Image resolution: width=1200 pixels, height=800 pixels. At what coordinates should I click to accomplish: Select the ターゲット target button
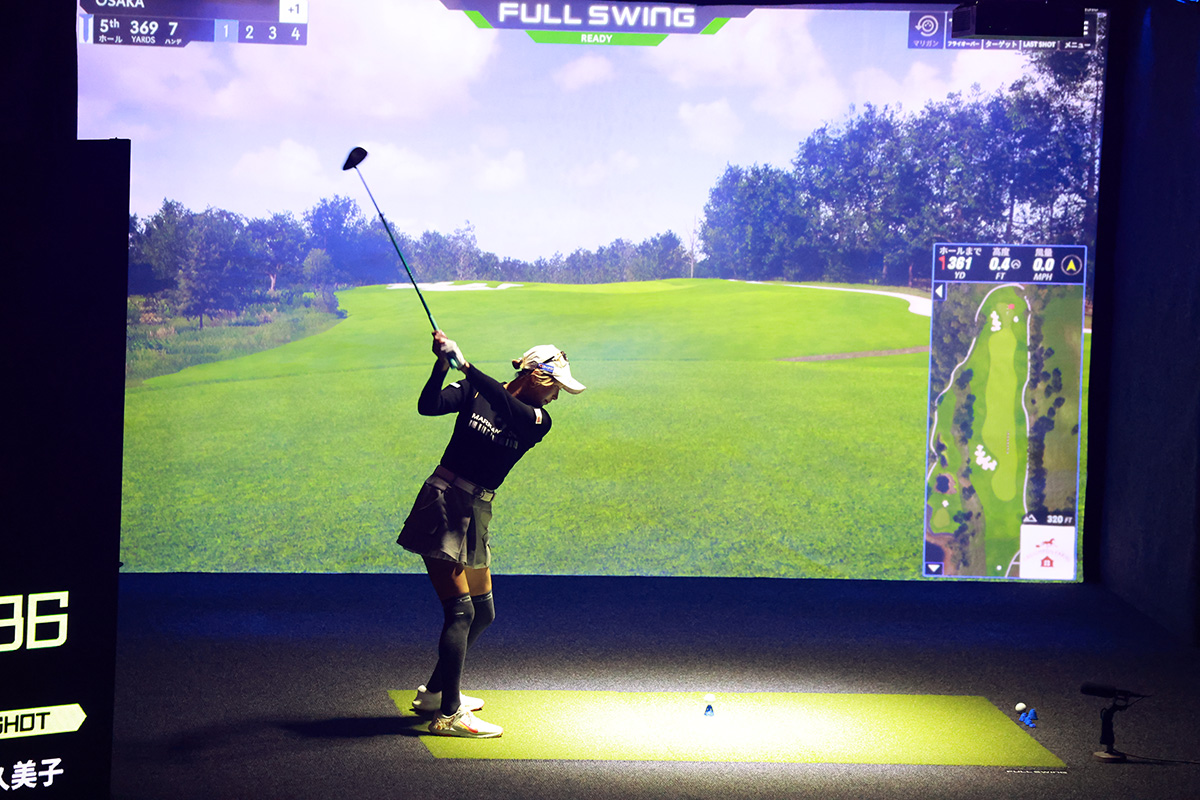(1000, 44)
